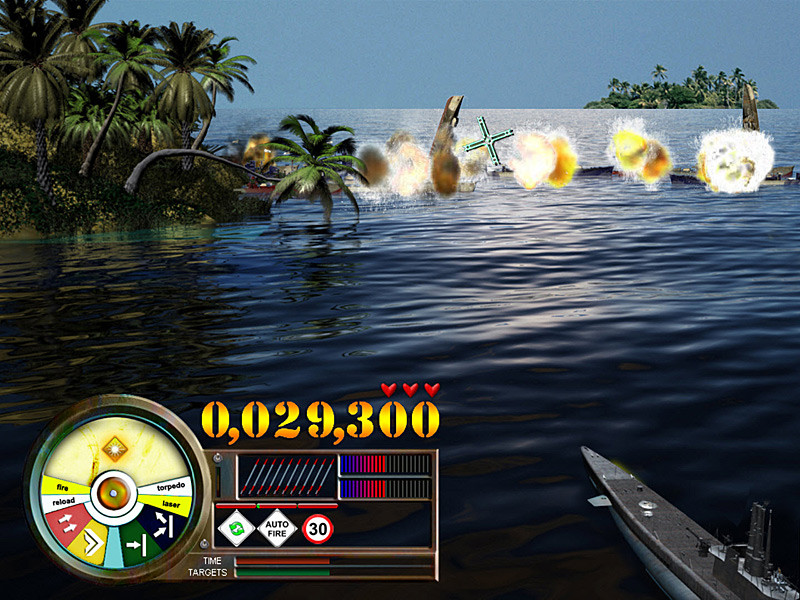Click the red circle 30 speed sign
Screen dimensions: 800x600
[x=317, y=527]
